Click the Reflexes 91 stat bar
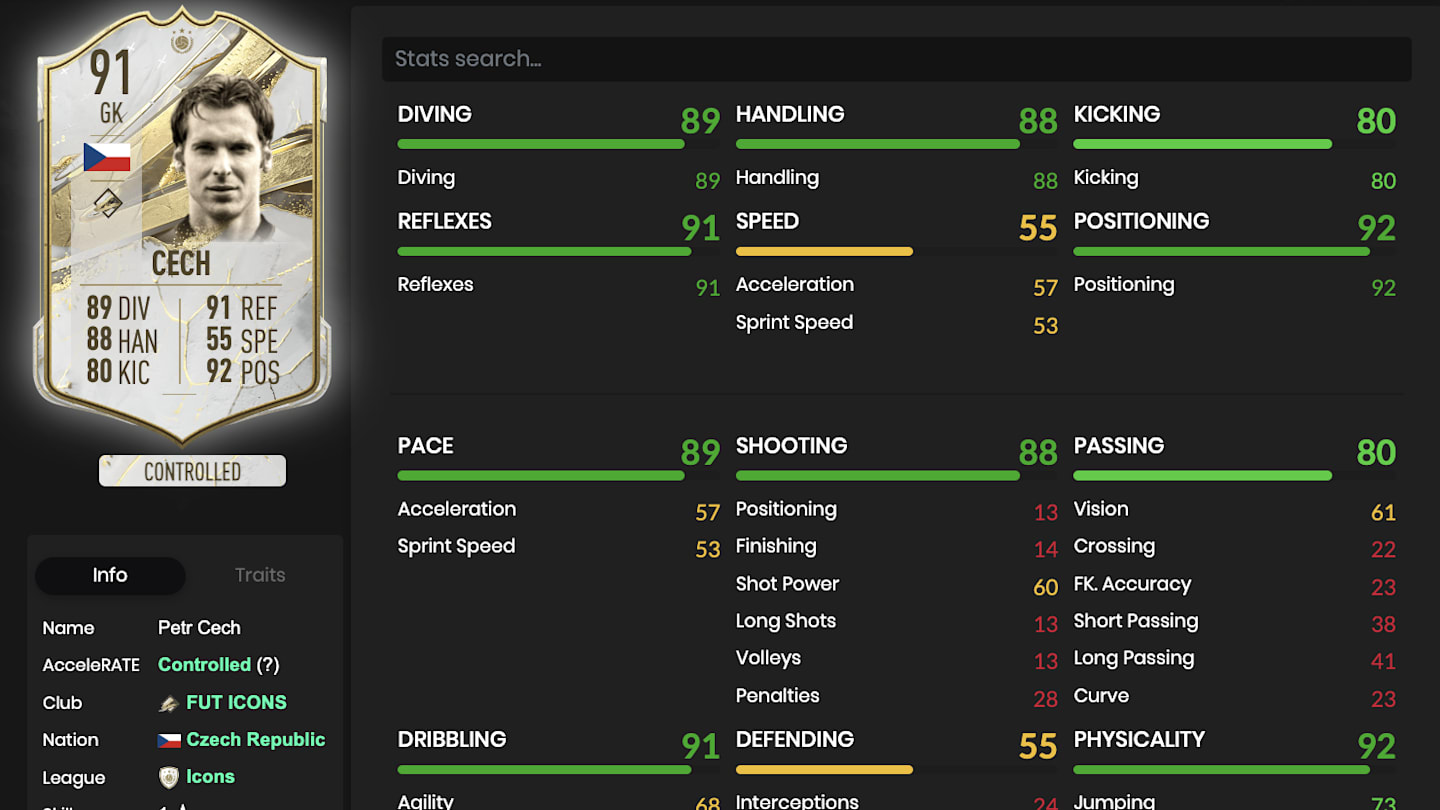The width and height of the screenshot is (1440, 810). point(545,251)
